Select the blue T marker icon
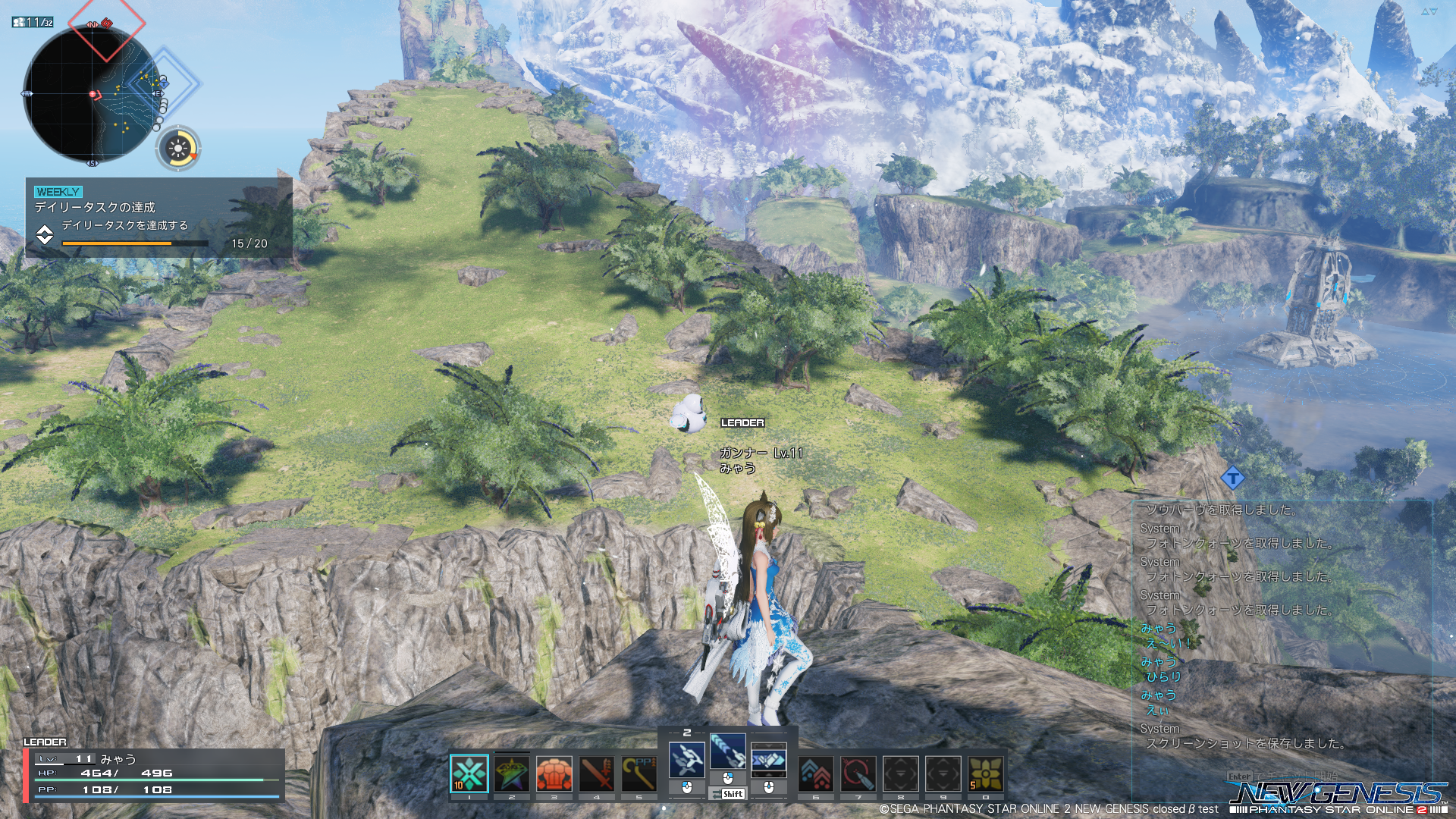1456x819 pixels. pos(1233,478)
